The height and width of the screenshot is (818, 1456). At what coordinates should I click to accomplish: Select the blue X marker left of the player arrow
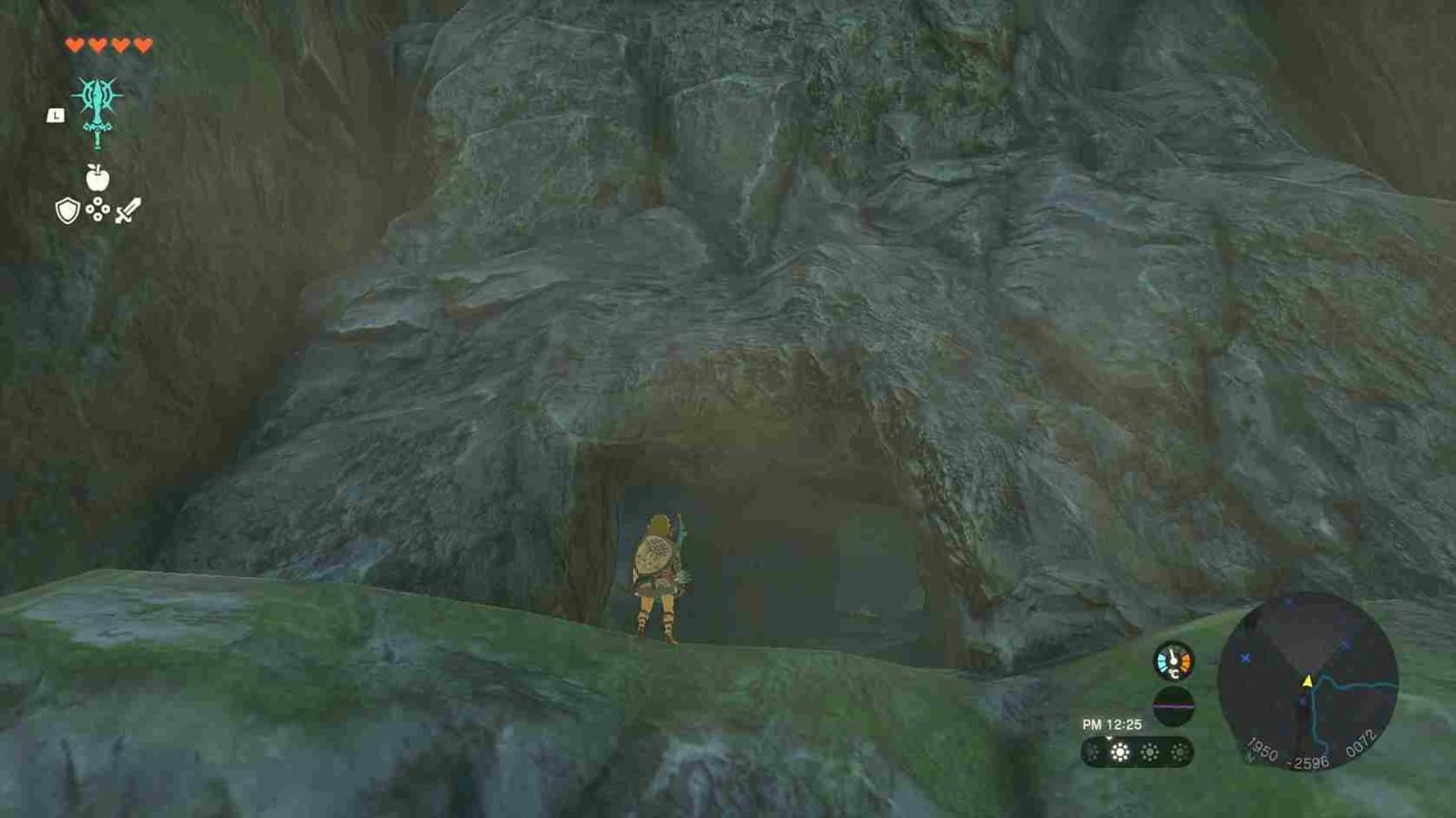pos(1246,658)
